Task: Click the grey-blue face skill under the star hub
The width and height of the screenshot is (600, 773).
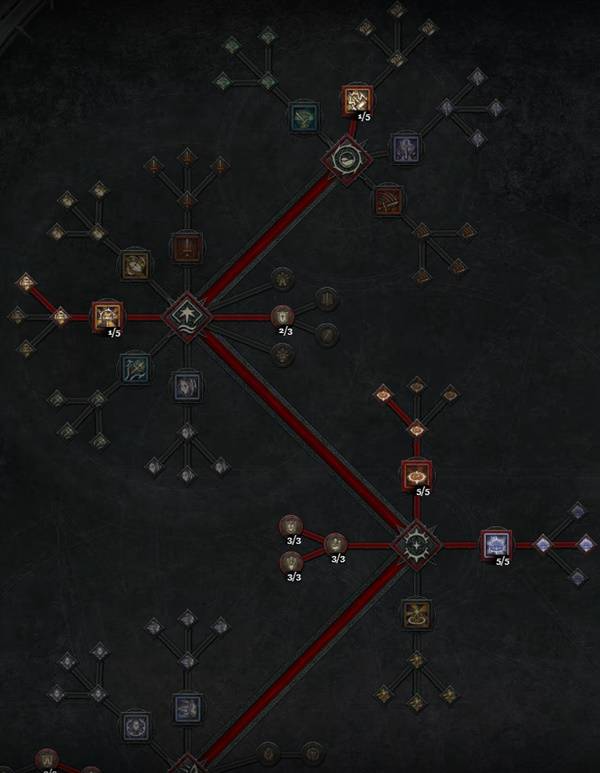Action: [187, 386]
